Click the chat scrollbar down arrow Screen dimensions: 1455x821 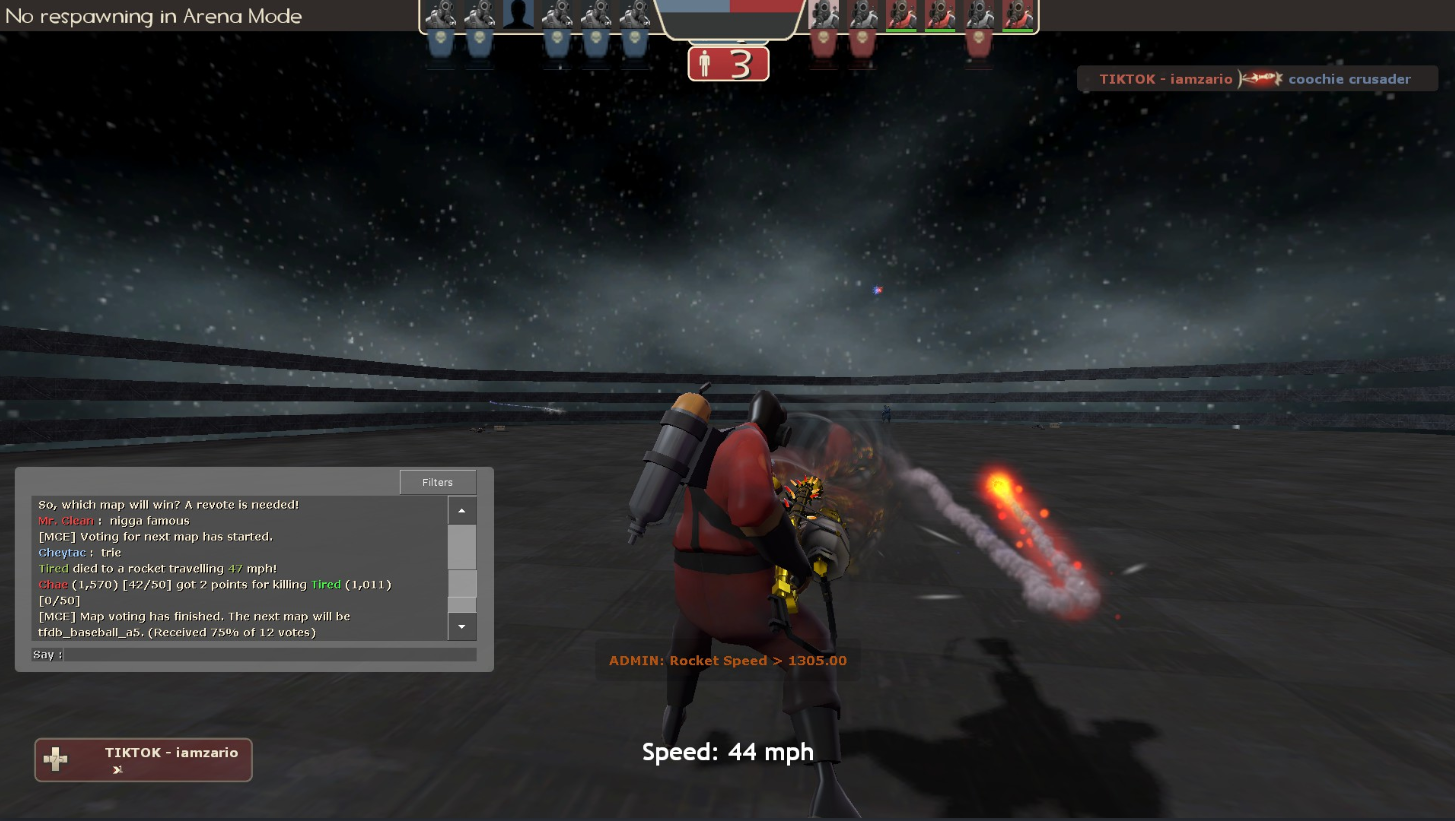[x=462, y=627]
